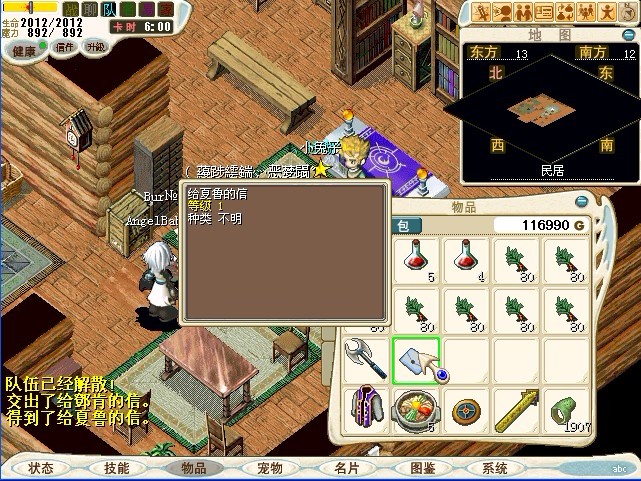641x481 pixels.
Task: Open the 名片 name card menu
Action: coord(347,467)
